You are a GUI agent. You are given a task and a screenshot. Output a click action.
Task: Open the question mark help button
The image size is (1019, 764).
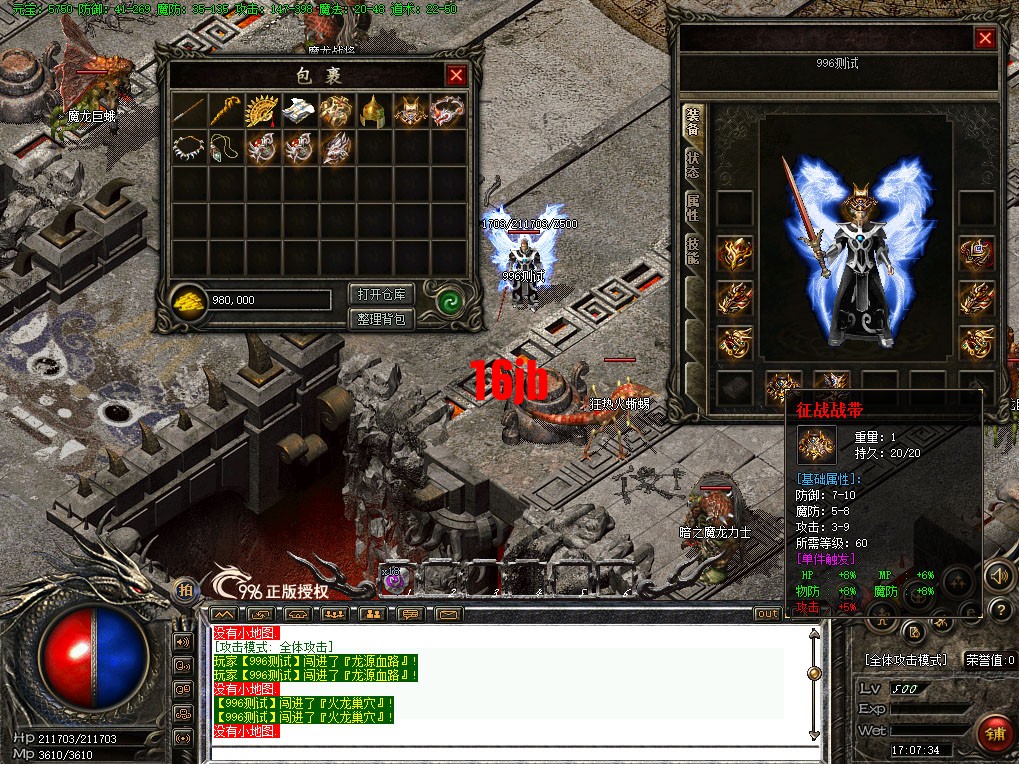[x=998, y=608]
